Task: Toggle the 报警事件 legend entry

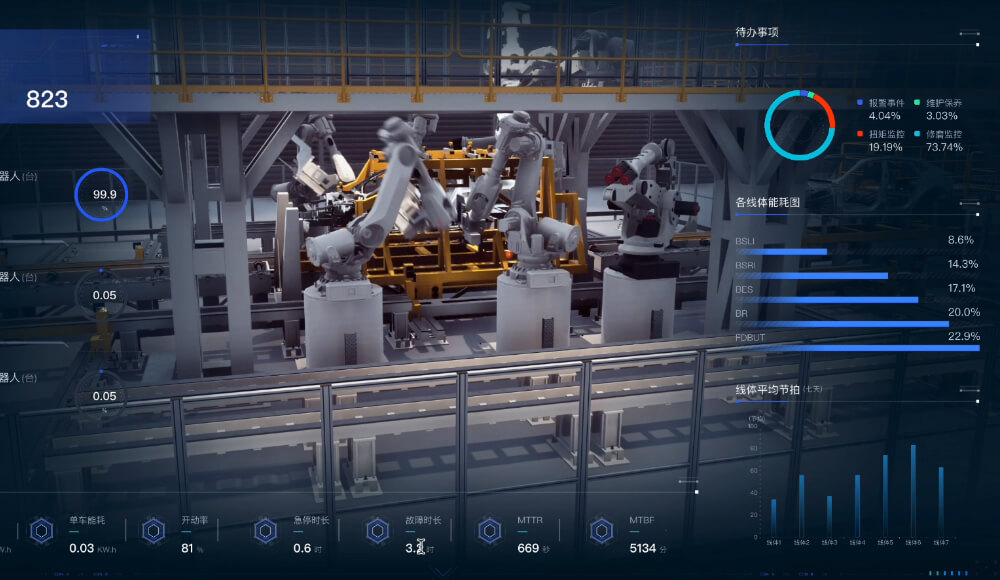Action: pyautogui.click(x=885, y=103)
